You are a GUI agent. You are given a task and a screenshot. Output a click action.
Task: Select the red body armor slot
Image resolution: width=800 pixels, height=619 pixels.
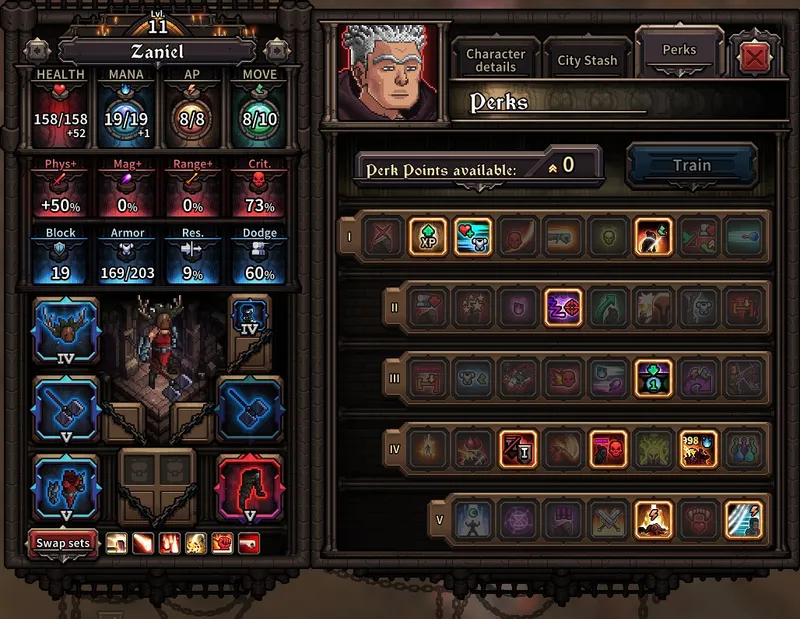coord(66,486)
